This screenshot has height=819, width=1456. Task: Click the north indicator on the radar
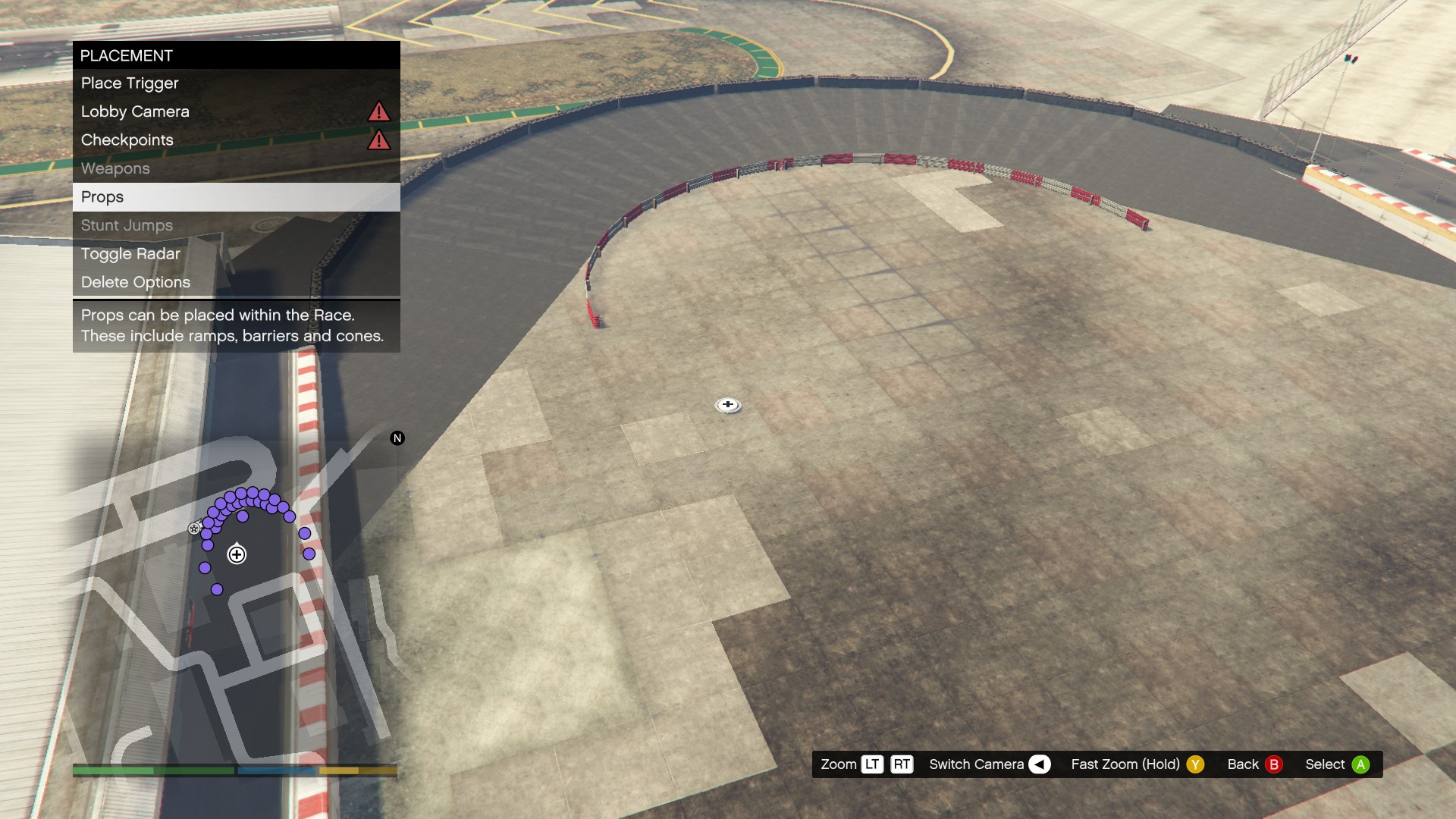(x=397, y=438)
